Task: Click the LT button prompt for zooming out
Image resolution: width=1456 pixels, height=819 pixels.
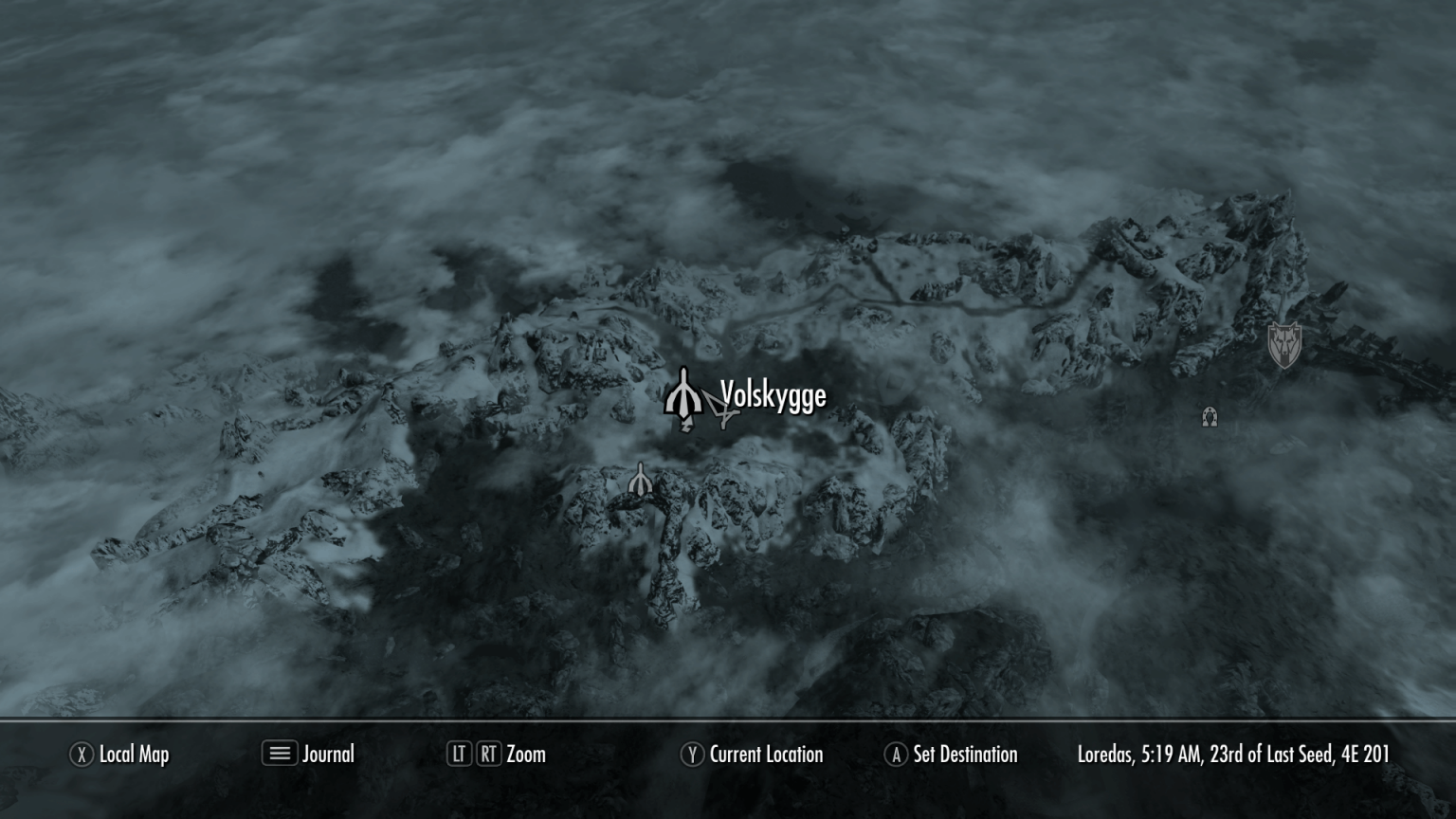Action: (x=458, y=755)
